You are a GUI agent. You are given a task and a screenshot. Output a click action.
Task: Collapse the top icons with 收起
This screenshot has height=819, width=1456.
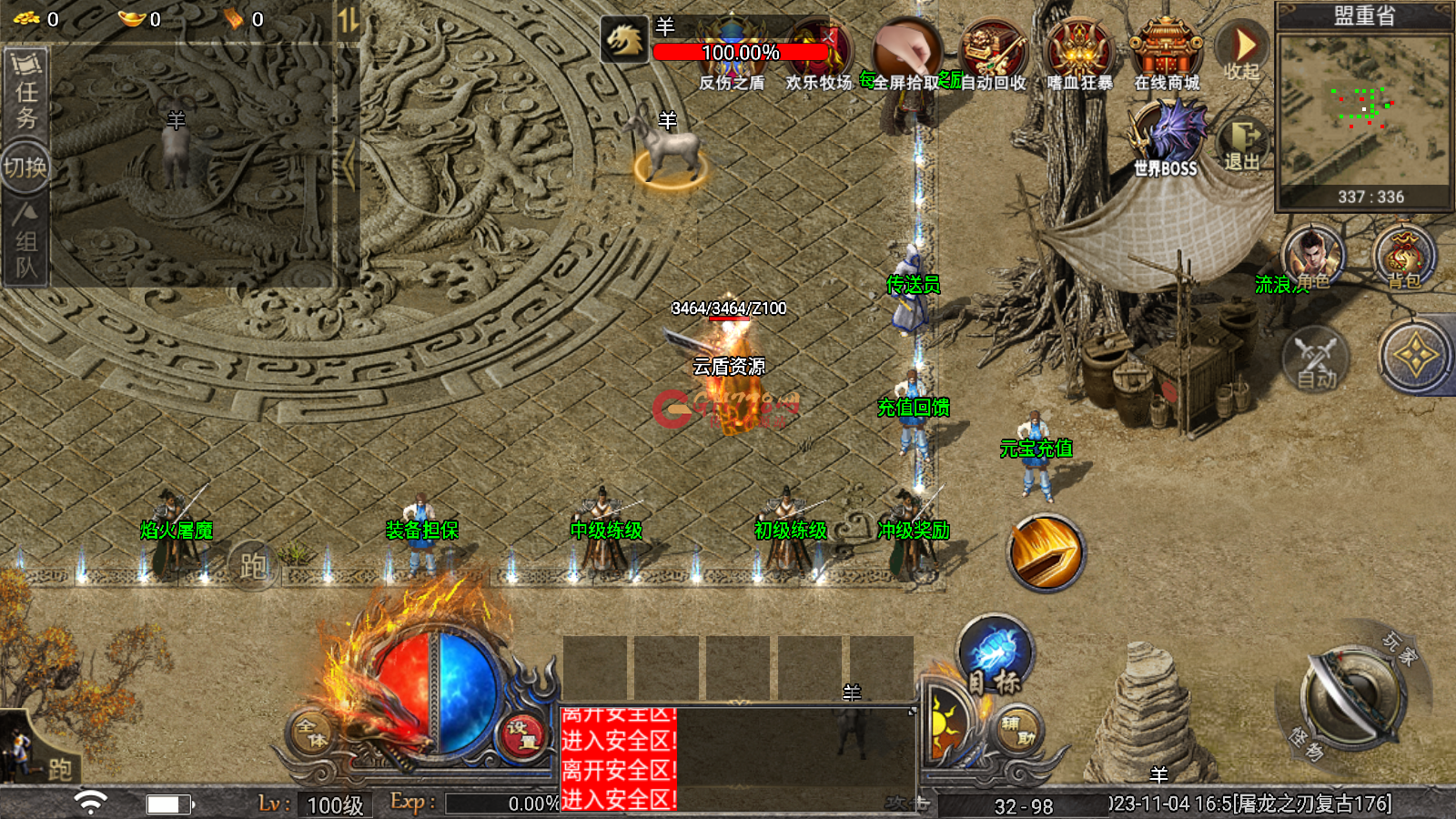1241,51
